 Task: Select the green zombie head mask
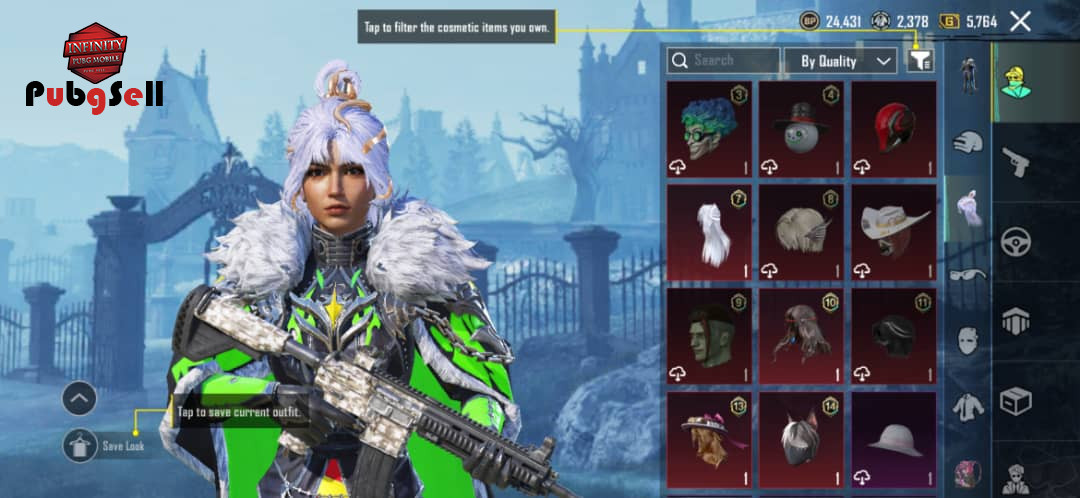pos(708,336)
